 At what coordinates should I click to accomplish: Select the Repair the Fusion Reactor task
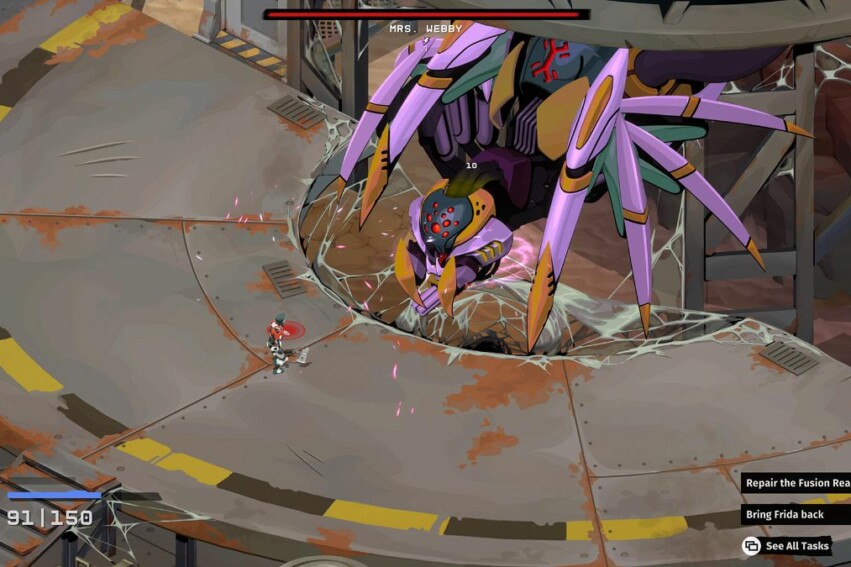796,483
